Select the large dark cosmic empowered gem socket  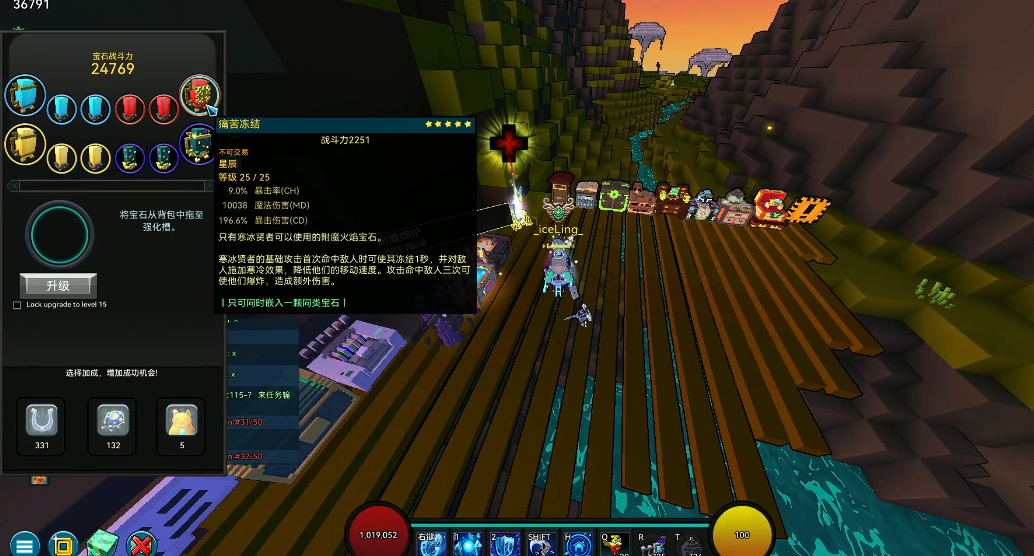[x=197, y=145]
